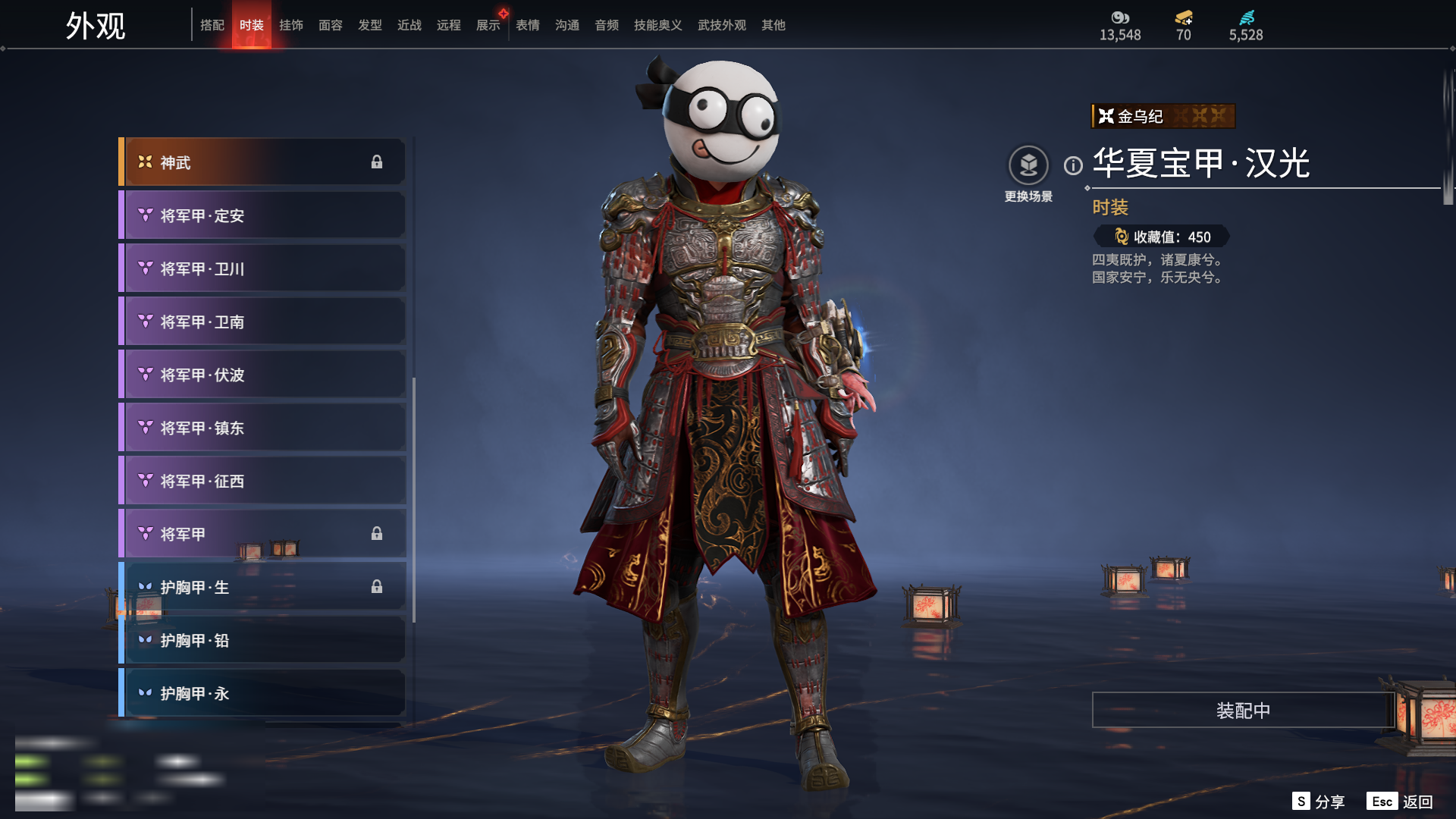Select the 护胸甲·铅 outfit
The image size is (1456, 819).
262,640
